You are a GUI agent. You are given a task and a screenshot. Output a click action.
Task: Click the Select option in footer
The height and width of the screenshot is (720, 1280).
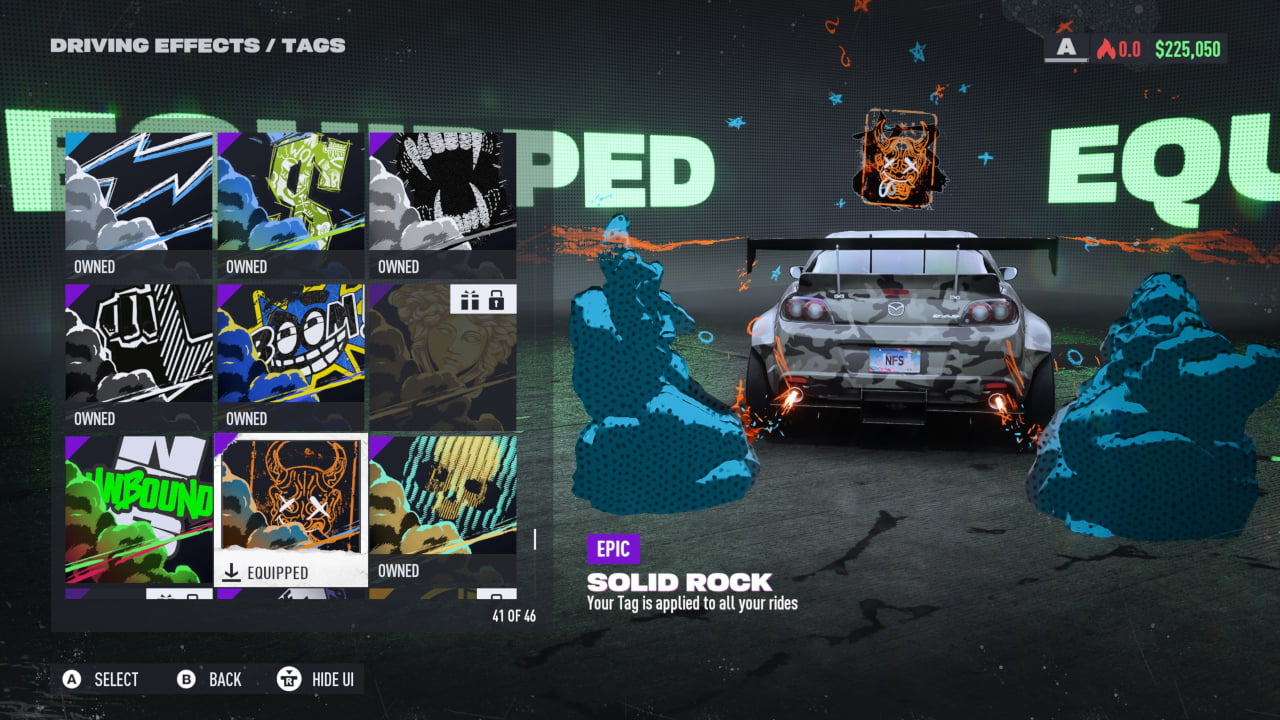click(x=102, y=680)
